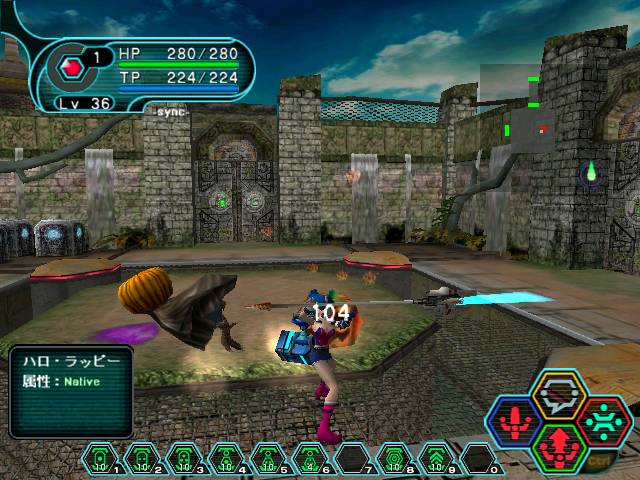Click the ハロ・ラッピー target info panel
The image size is (640, 480).
tap(70, 391)
